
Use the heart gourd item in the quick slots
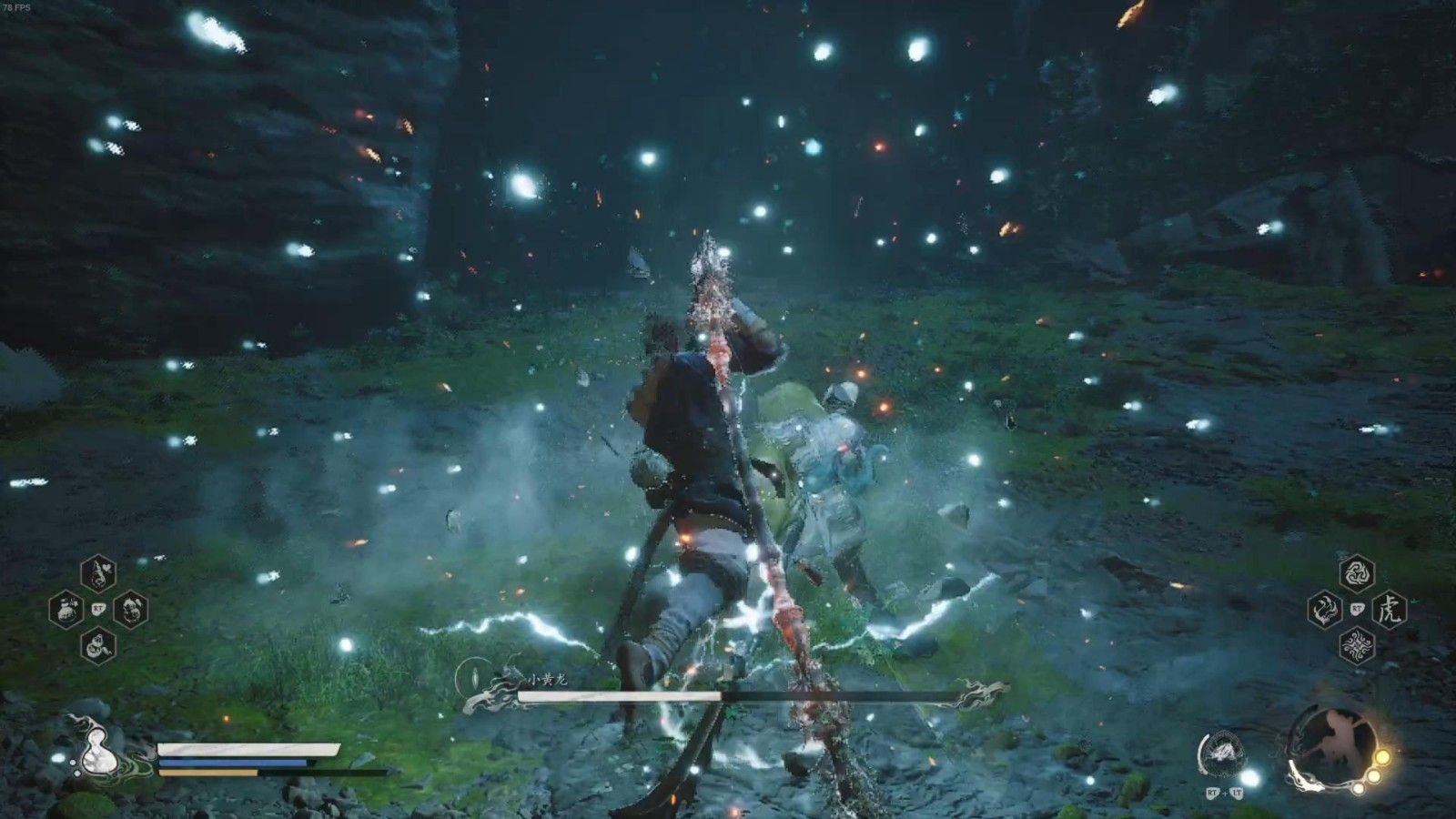pyautogui.click(x=97, y=573)
